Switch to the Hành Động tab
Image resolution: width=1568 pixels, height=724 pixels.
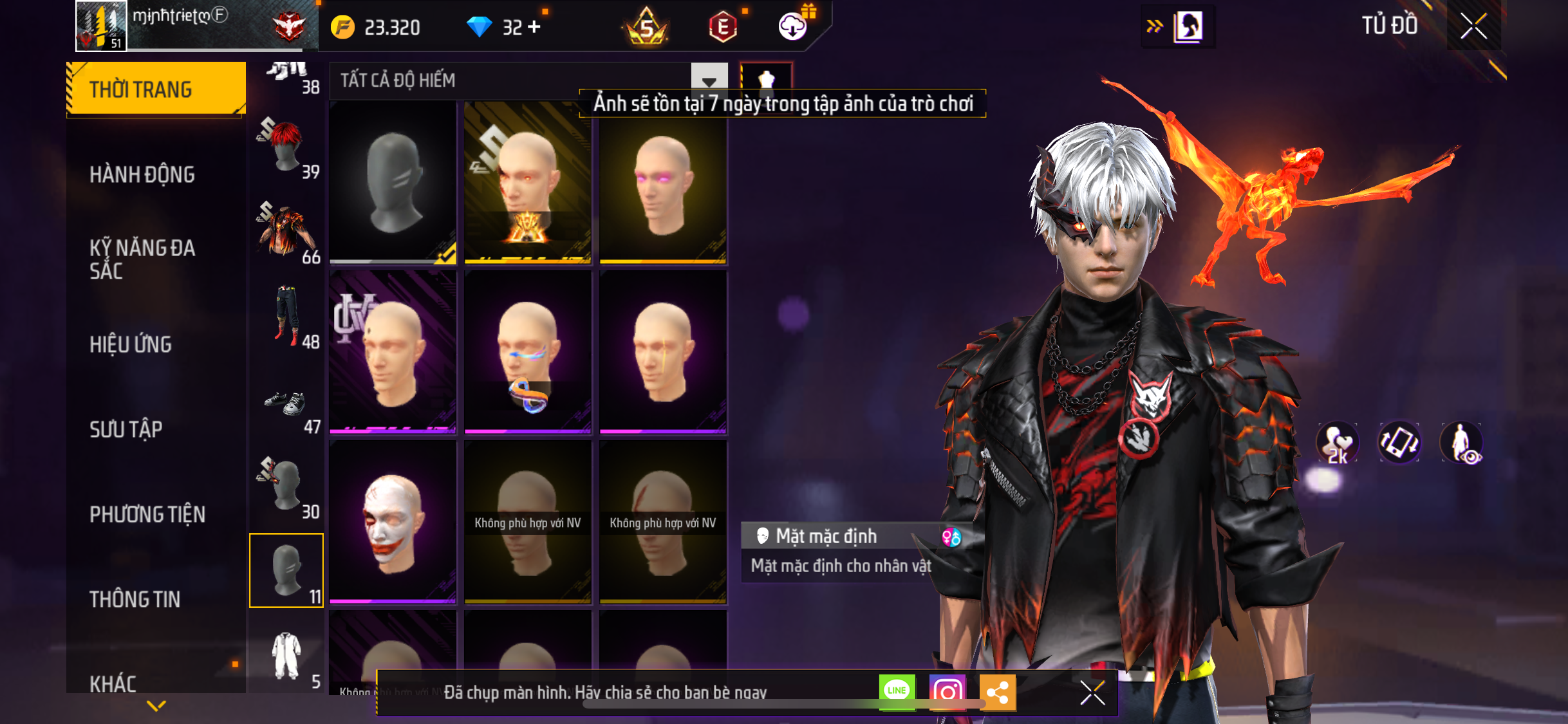click(142, 174)
